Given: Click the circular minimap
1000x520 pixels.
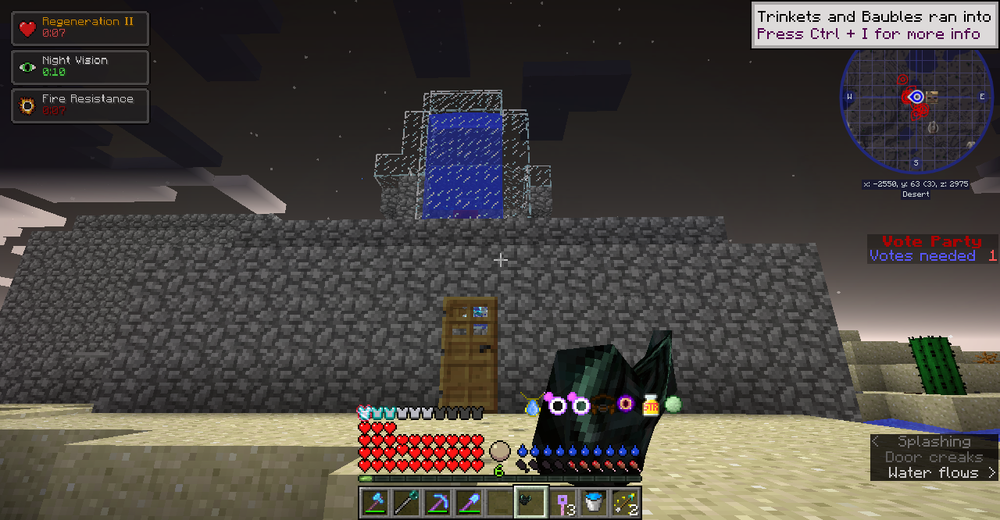Looking at the screenshot, I should (916, 109).
